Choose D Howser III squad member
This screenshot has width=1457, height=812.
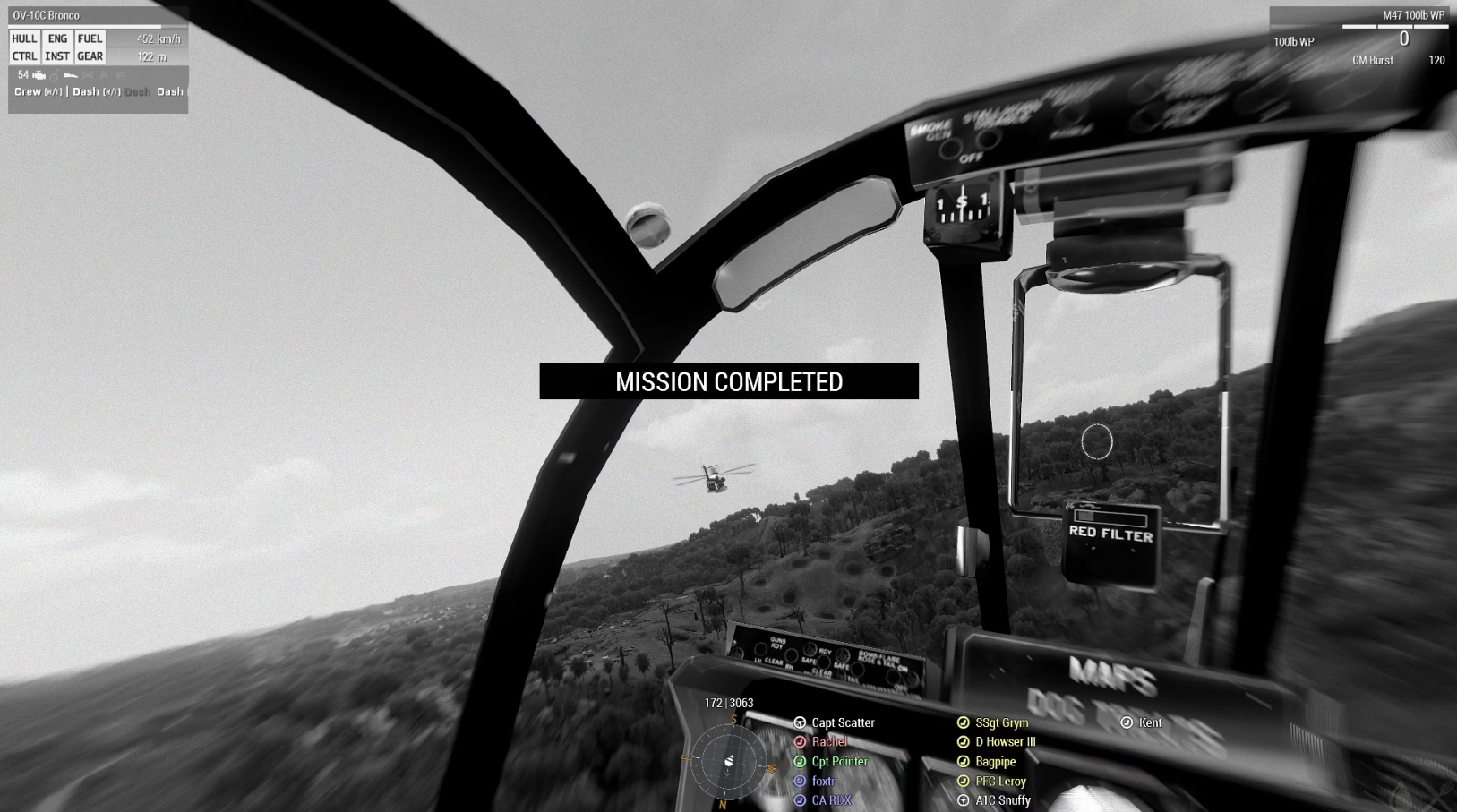click(x=1005, y=742)
